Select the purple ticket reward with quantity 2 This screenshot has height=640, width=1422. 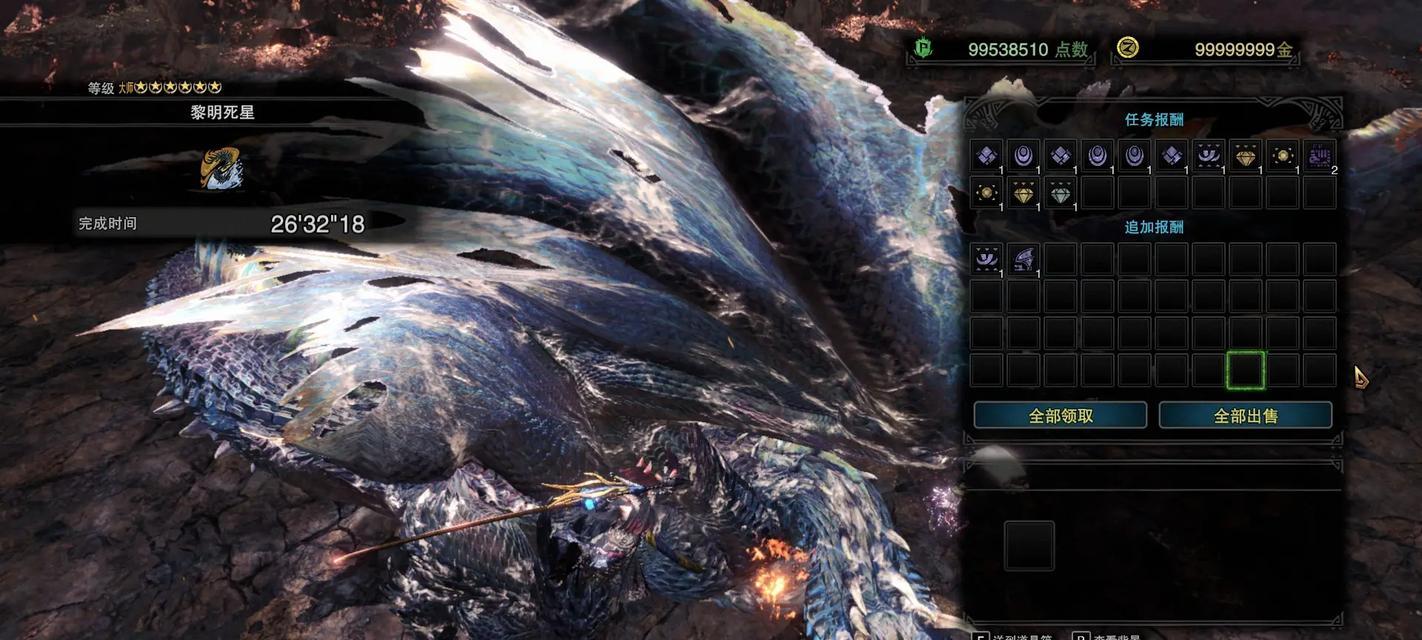tap(1320, 157)
